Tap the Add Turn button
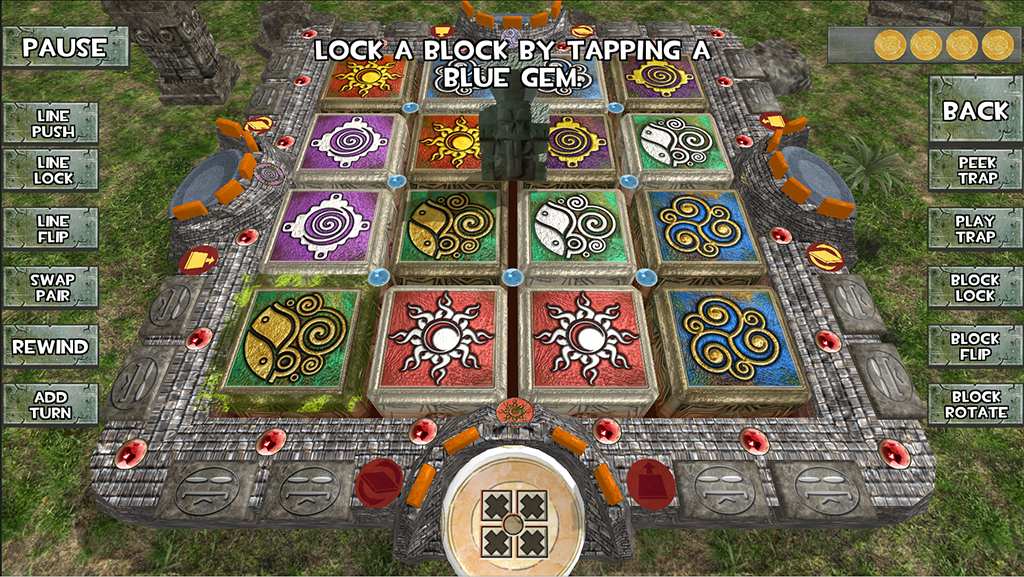This screenshot has height=577, width=1024. coord(50,405)
